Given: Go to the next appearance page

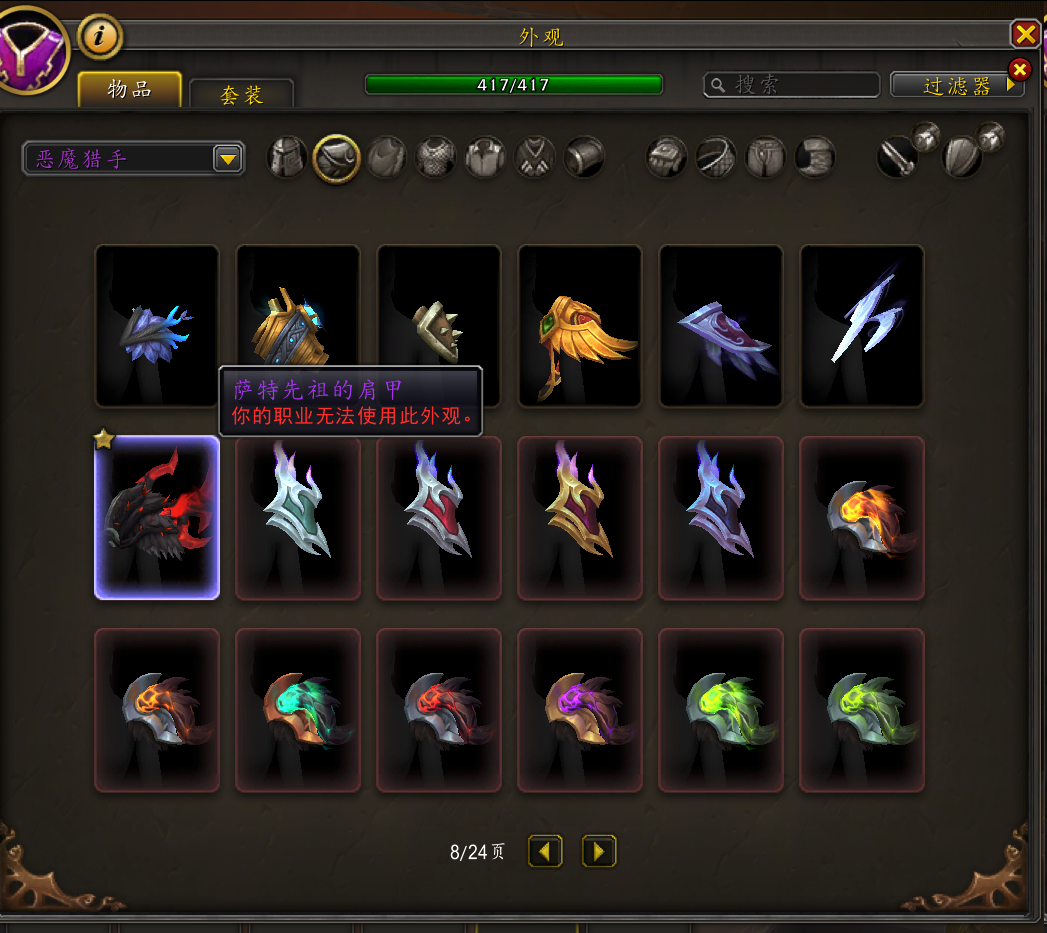Looking at the screenshot, I should (599, 852).
